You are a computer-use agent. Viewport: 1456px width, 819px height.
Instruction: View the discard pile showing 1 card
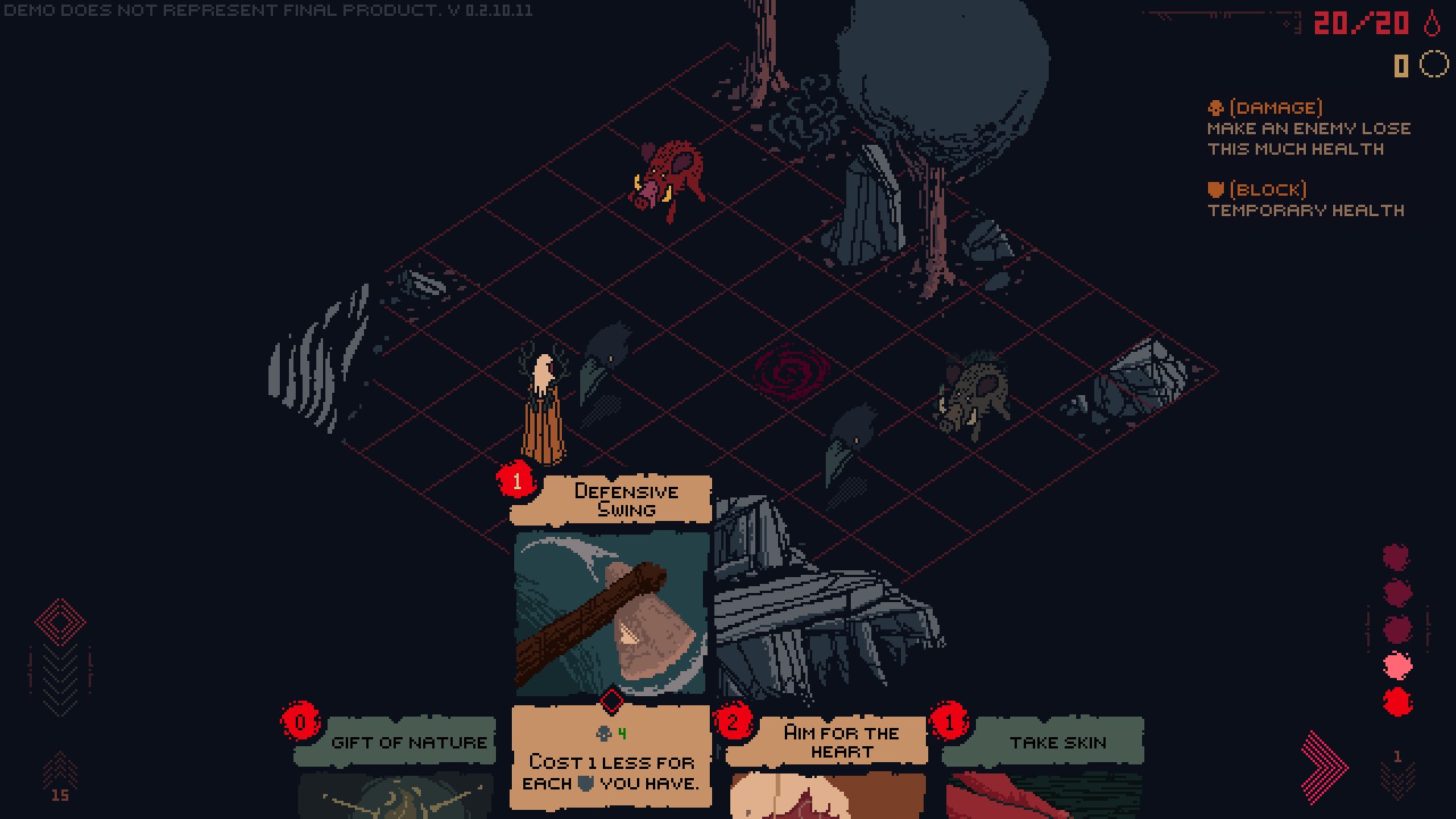coord(1397,773)
